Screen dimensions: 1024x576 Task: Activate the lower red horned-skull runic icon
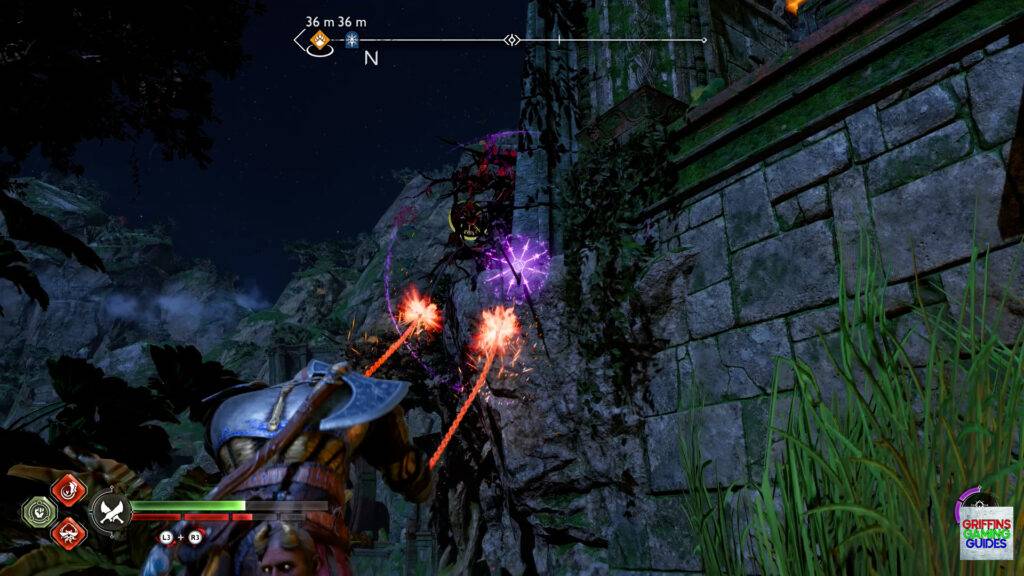point(69,532)
